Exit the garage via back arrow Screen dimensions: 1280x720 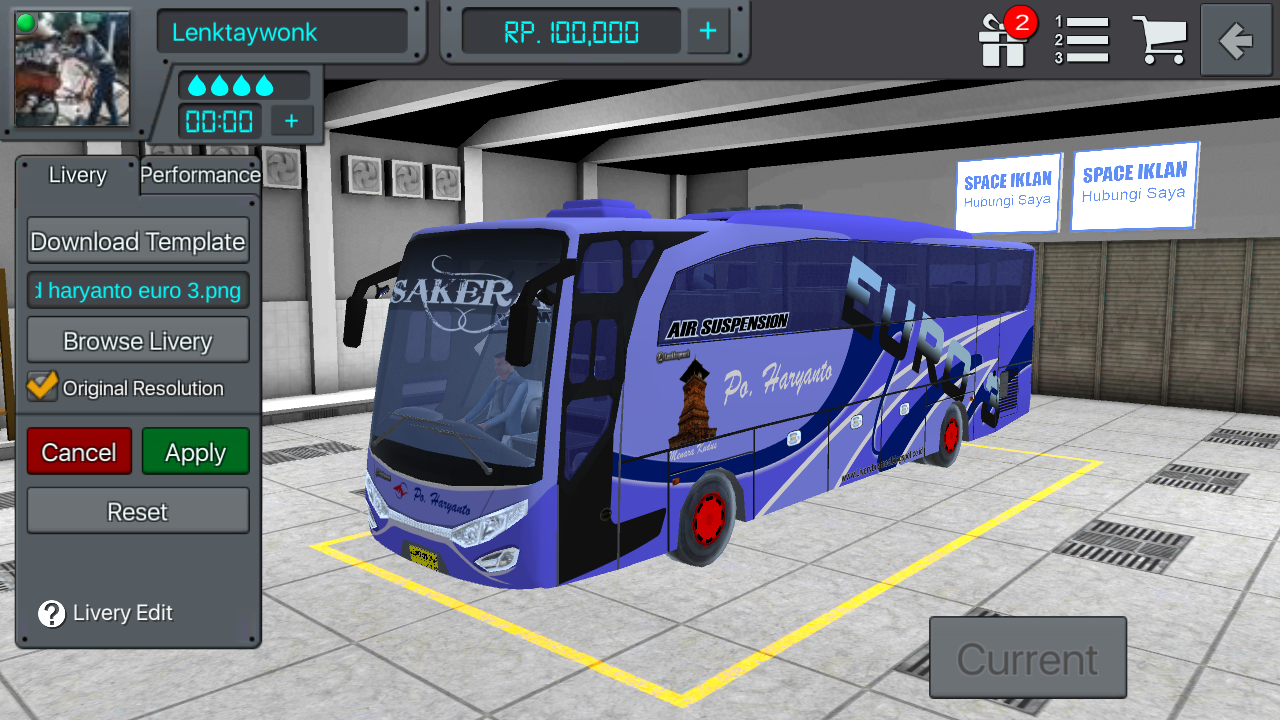coord(1235,41)
